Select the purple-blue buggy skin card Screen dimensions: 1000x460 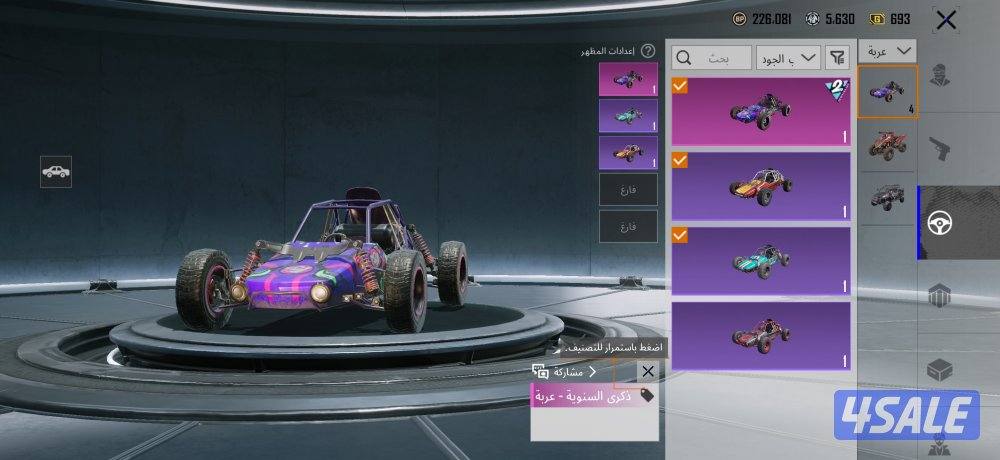(x=761, y=111)
